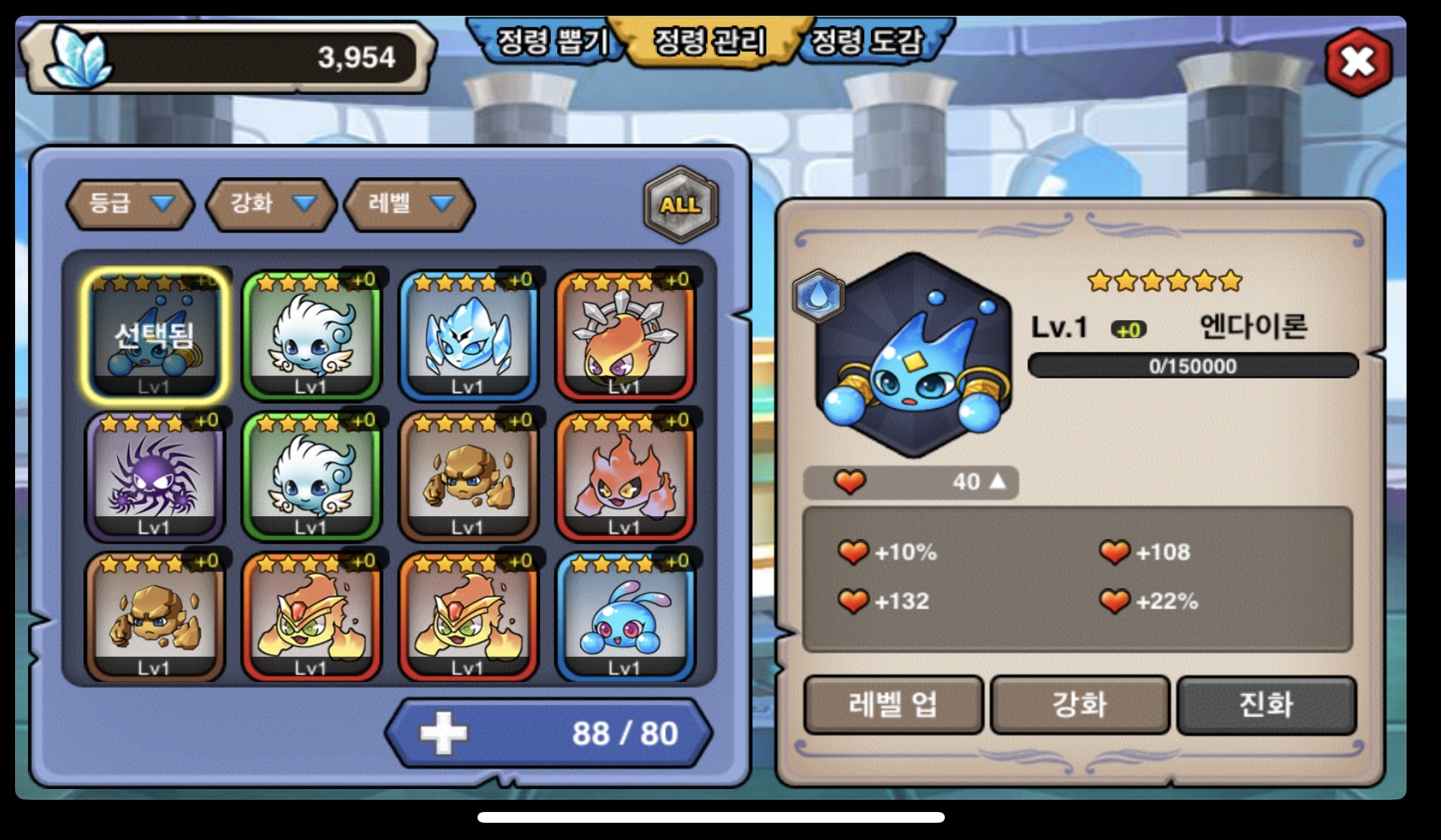Switch to the 정령 뽑기 tab

coord(551,41)
